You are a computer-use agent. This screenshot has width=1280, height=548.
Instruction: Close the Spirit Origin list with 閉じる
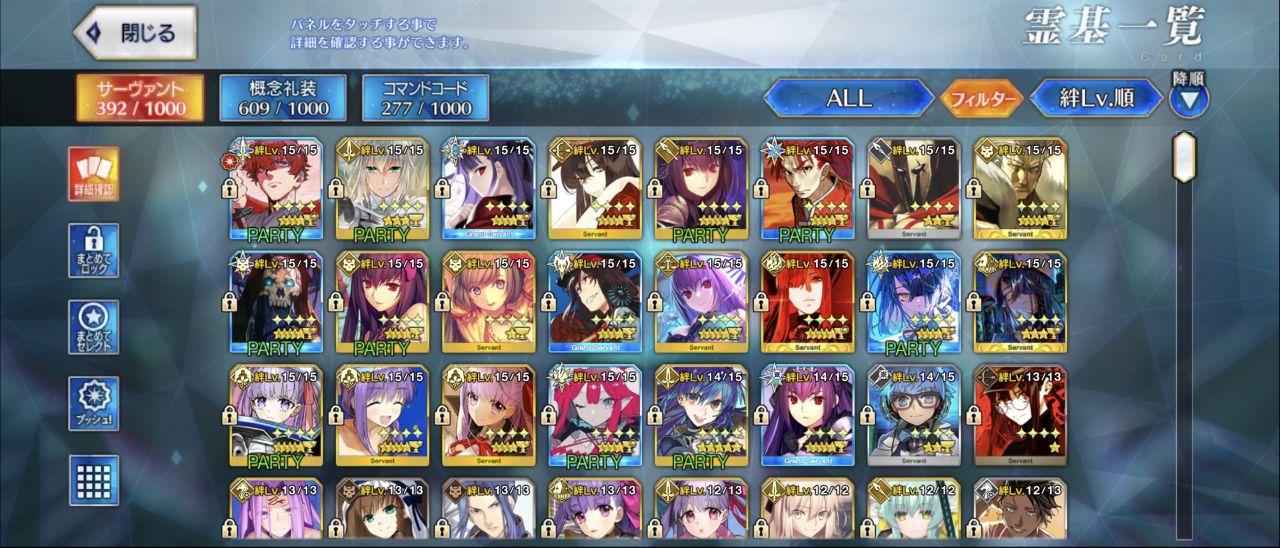(134, 33)
